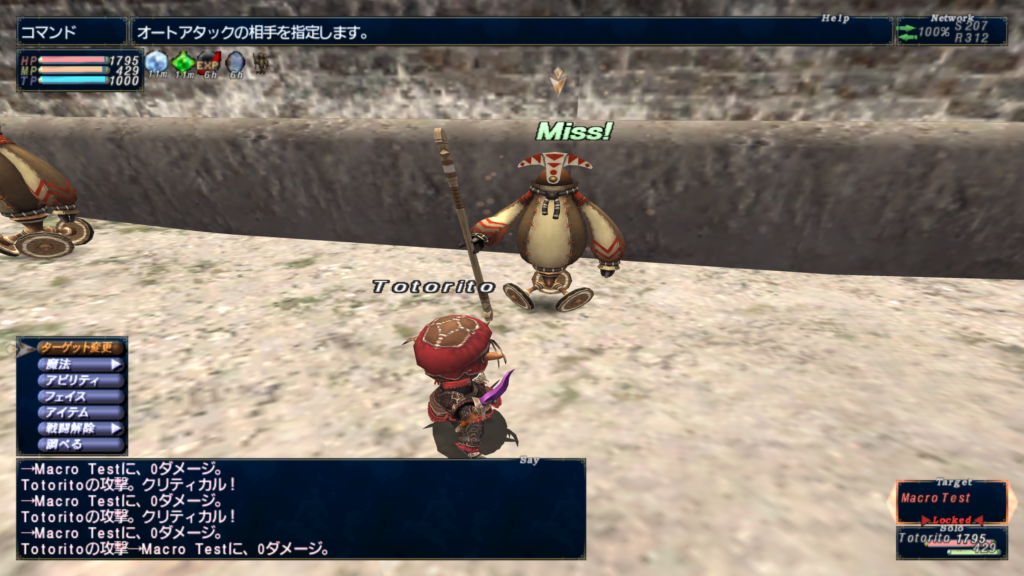Click the pale blue orb buff icon
1024x576 pixels.
tap(234, 62)
